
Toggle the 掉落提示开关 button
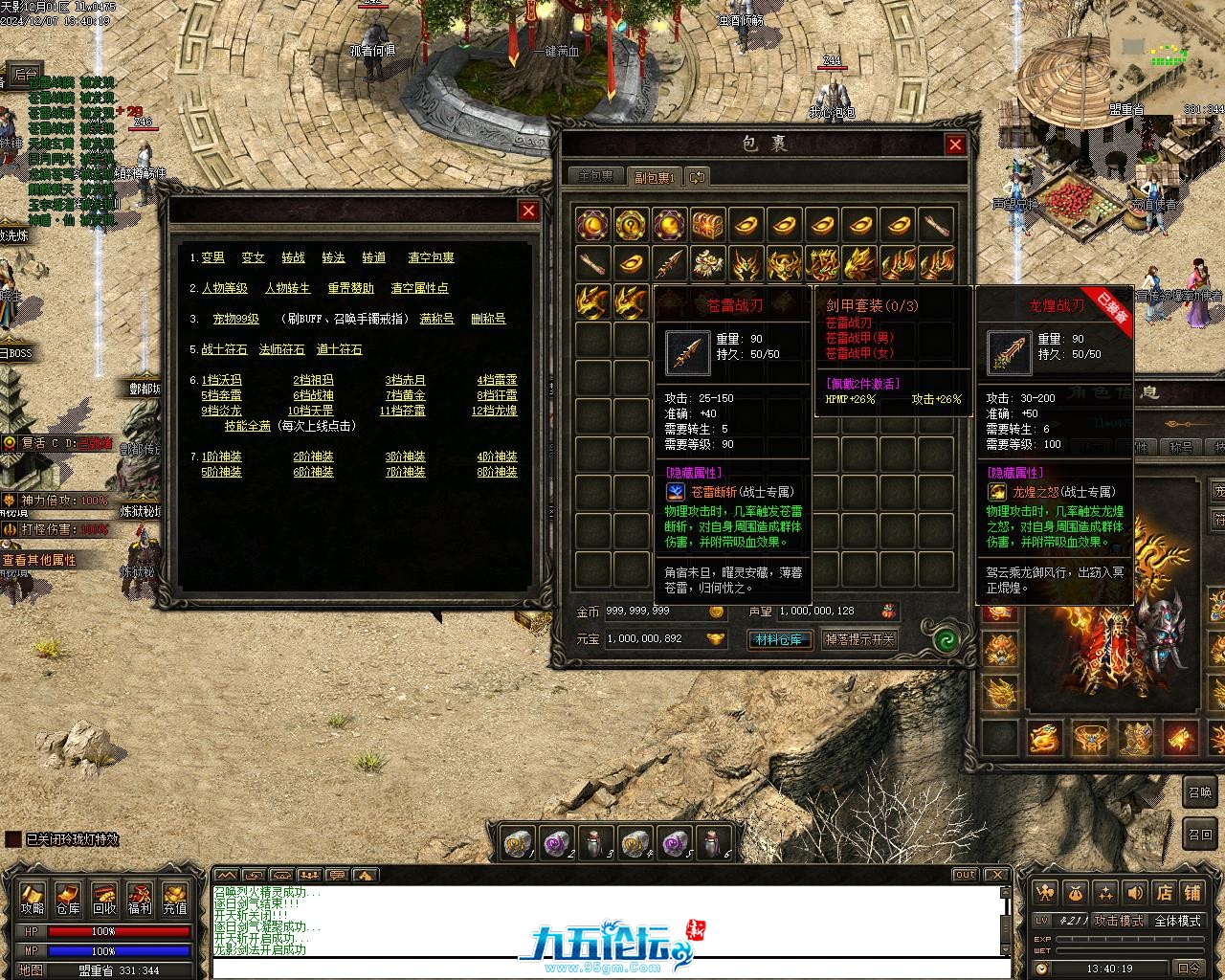(859, 639)
